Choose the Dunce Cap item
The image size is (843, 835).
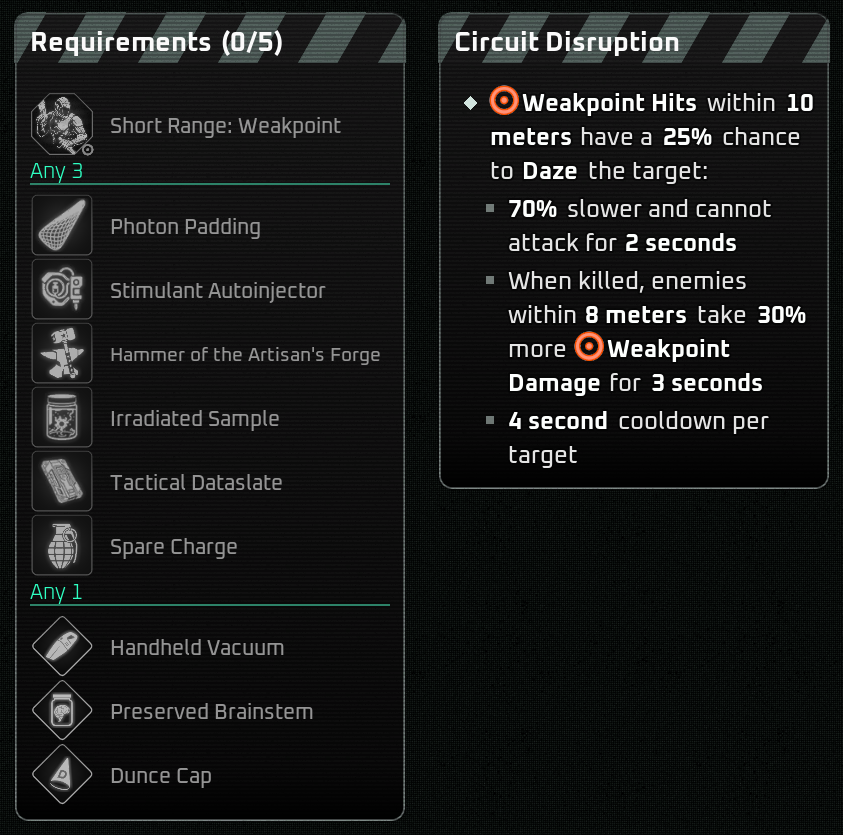(x=62, y=775)
